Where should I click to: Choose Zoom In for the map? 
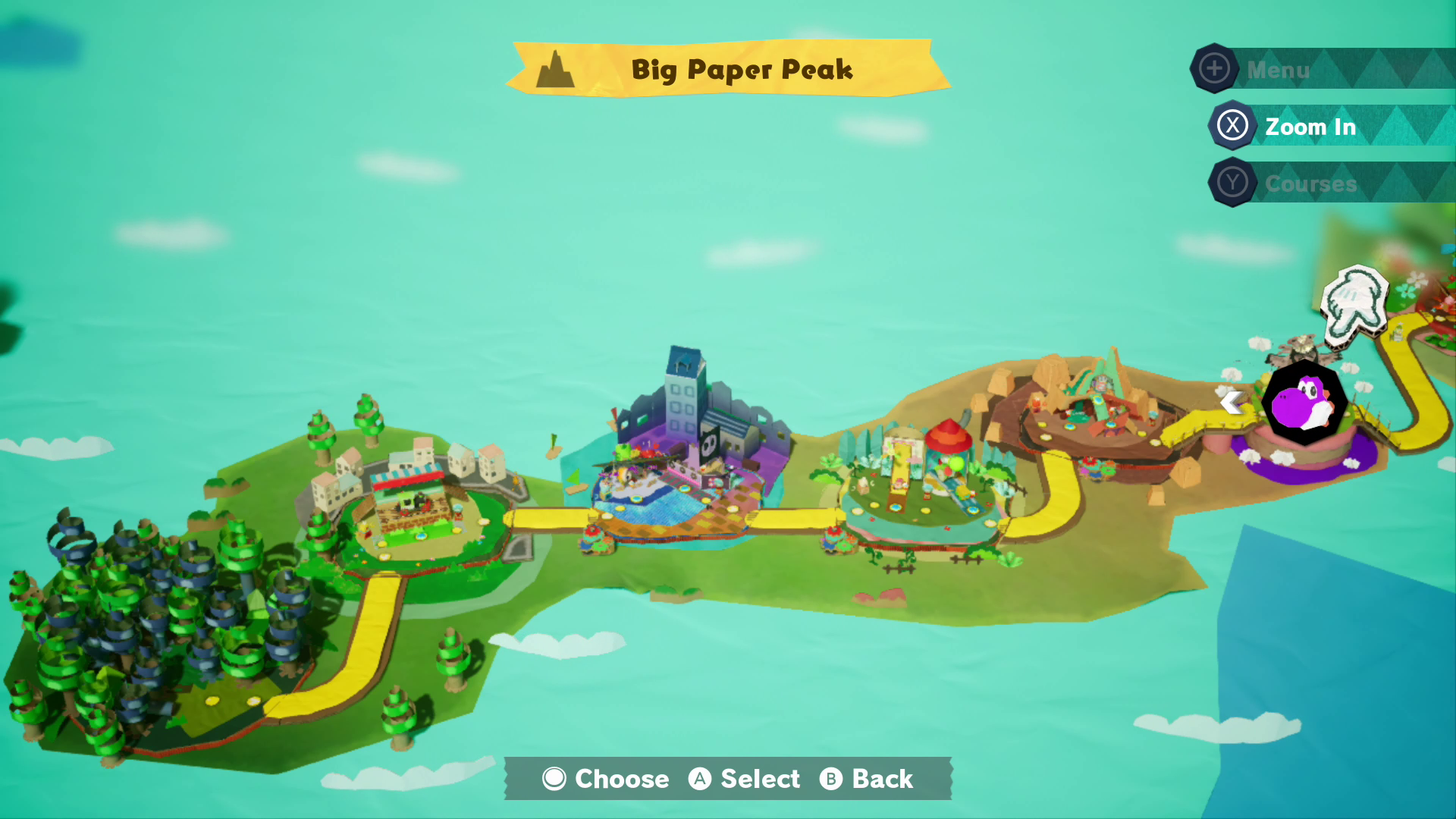[x=1310, y=127]
